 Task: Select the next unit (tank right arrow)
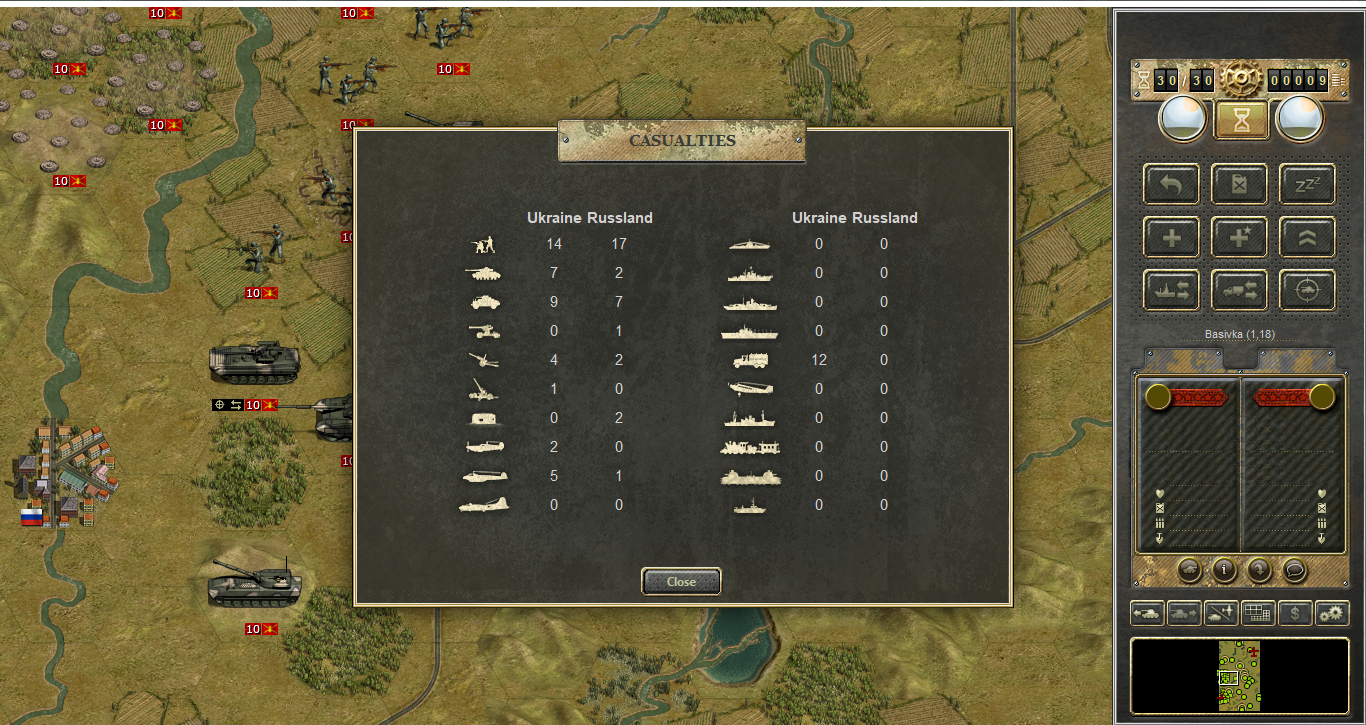coord(1184,613)
